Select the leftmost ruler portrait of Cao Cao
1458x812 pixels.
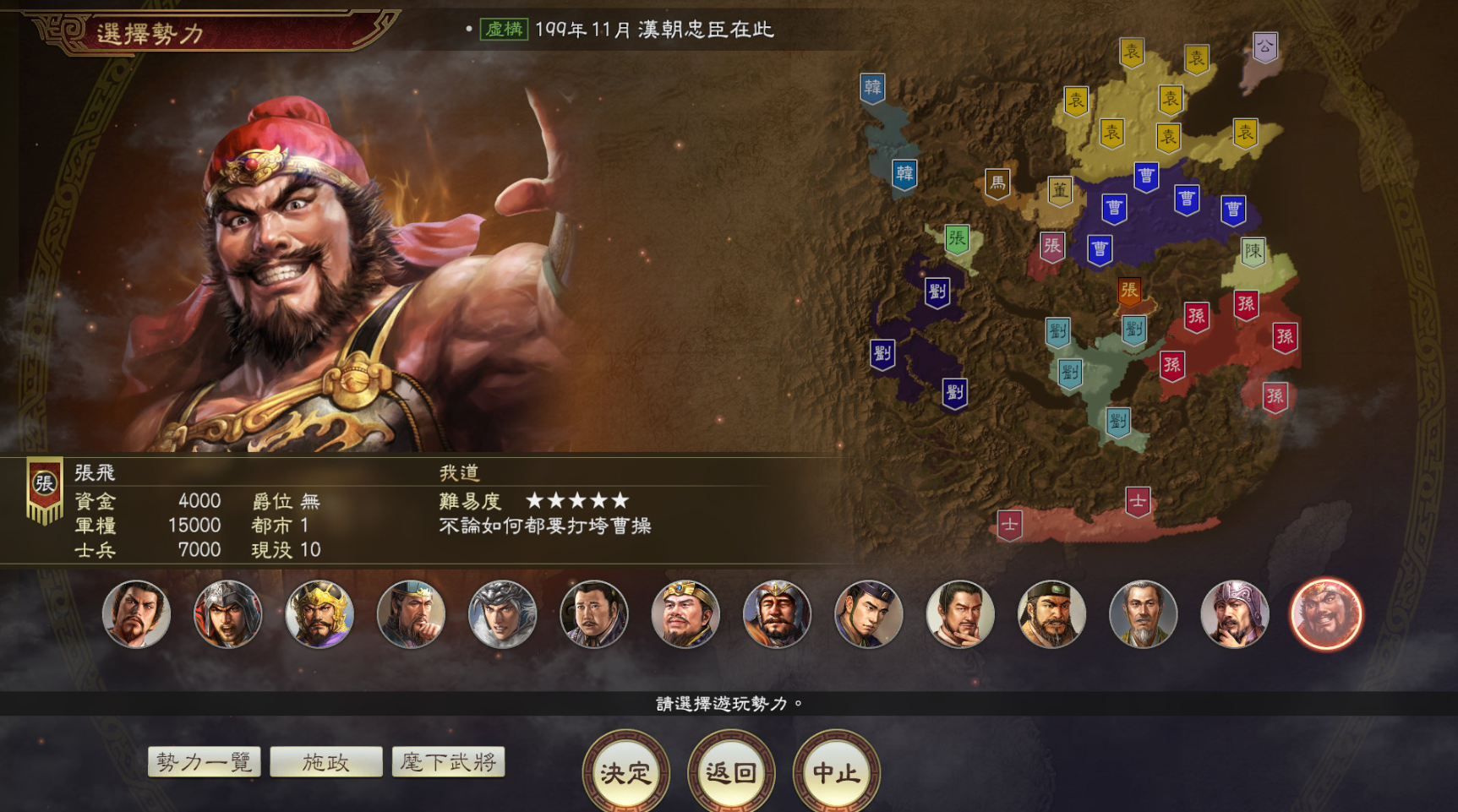[135, 614]
